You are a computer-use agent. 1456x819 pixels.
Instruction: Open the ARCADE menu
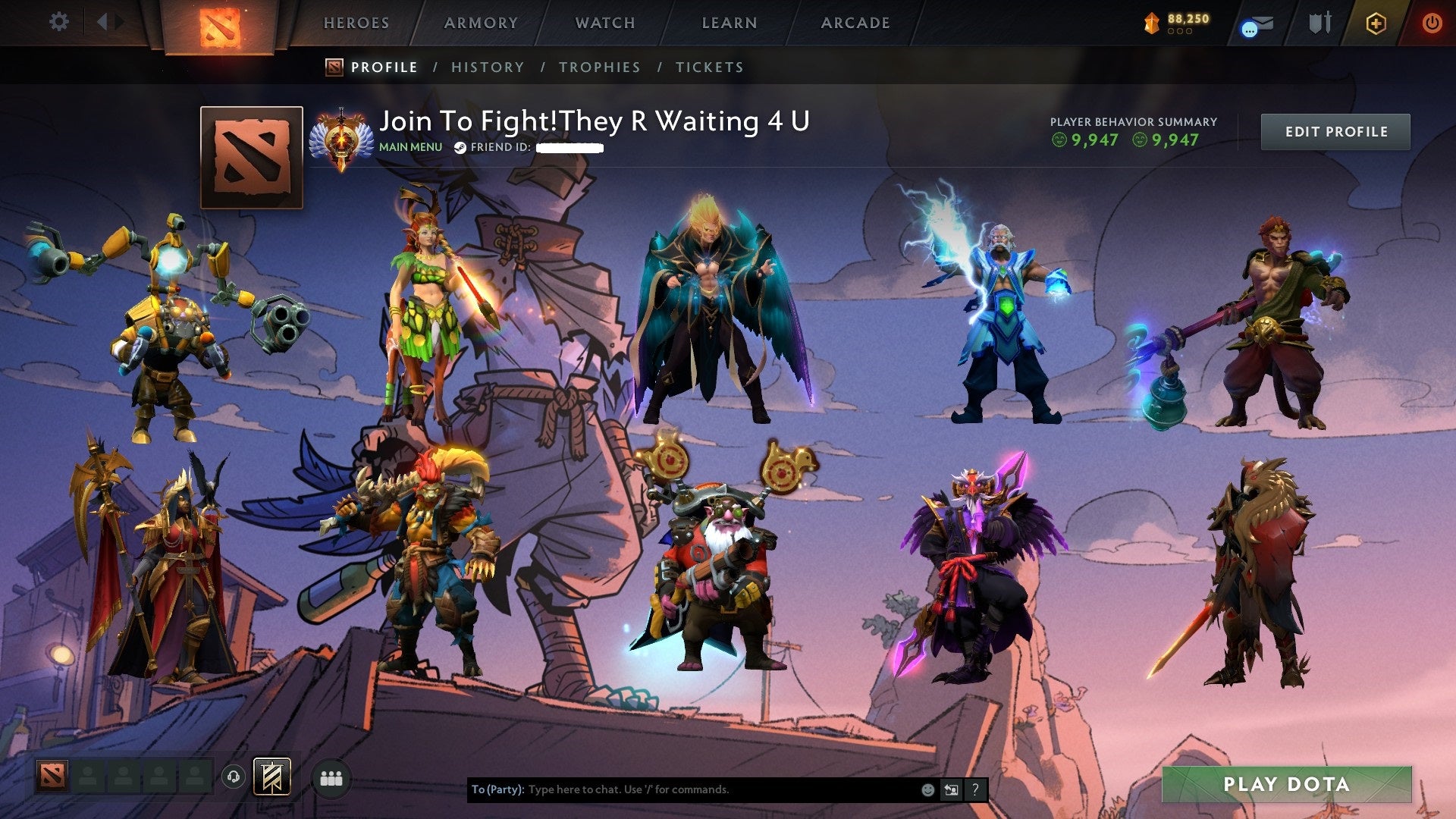855,23
